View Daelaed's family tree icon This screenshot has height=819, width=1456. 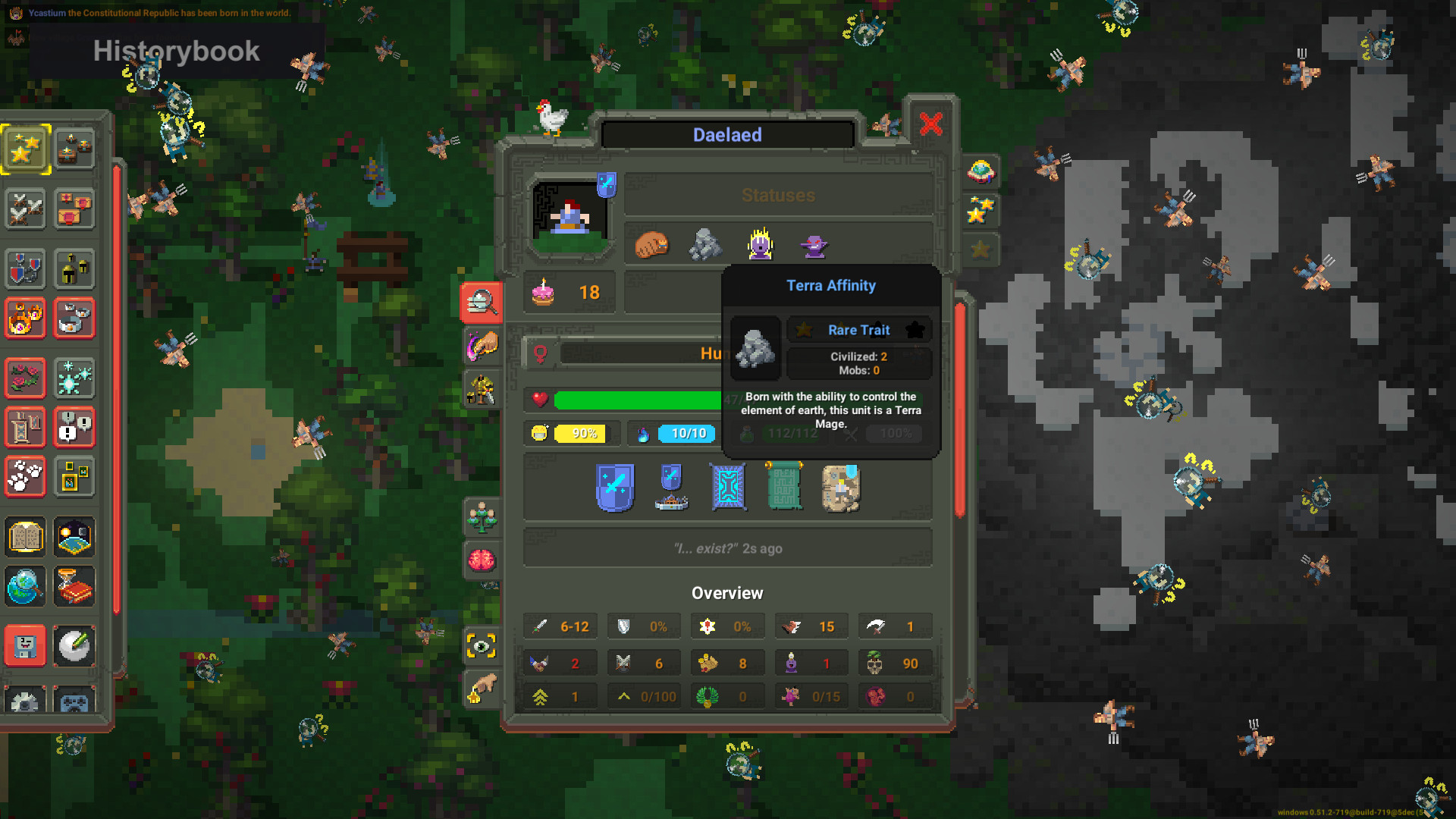click(x=482, y=518)
